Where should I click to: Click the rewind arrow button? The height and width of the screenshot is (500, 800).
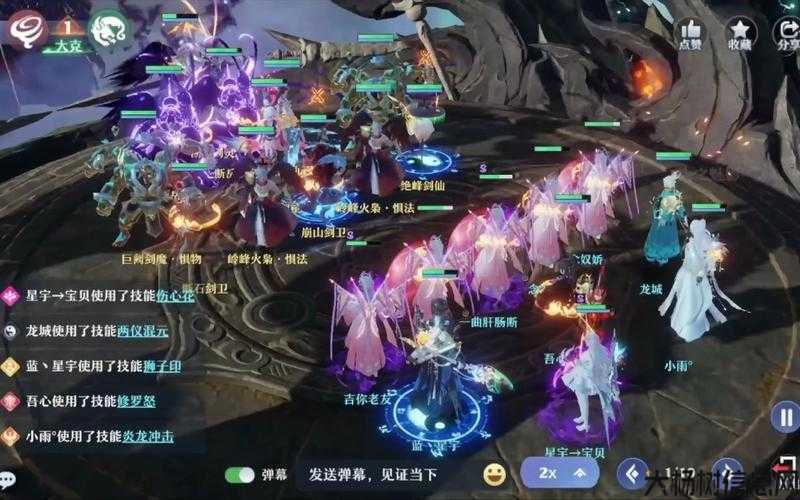click(x=631, y=472)
